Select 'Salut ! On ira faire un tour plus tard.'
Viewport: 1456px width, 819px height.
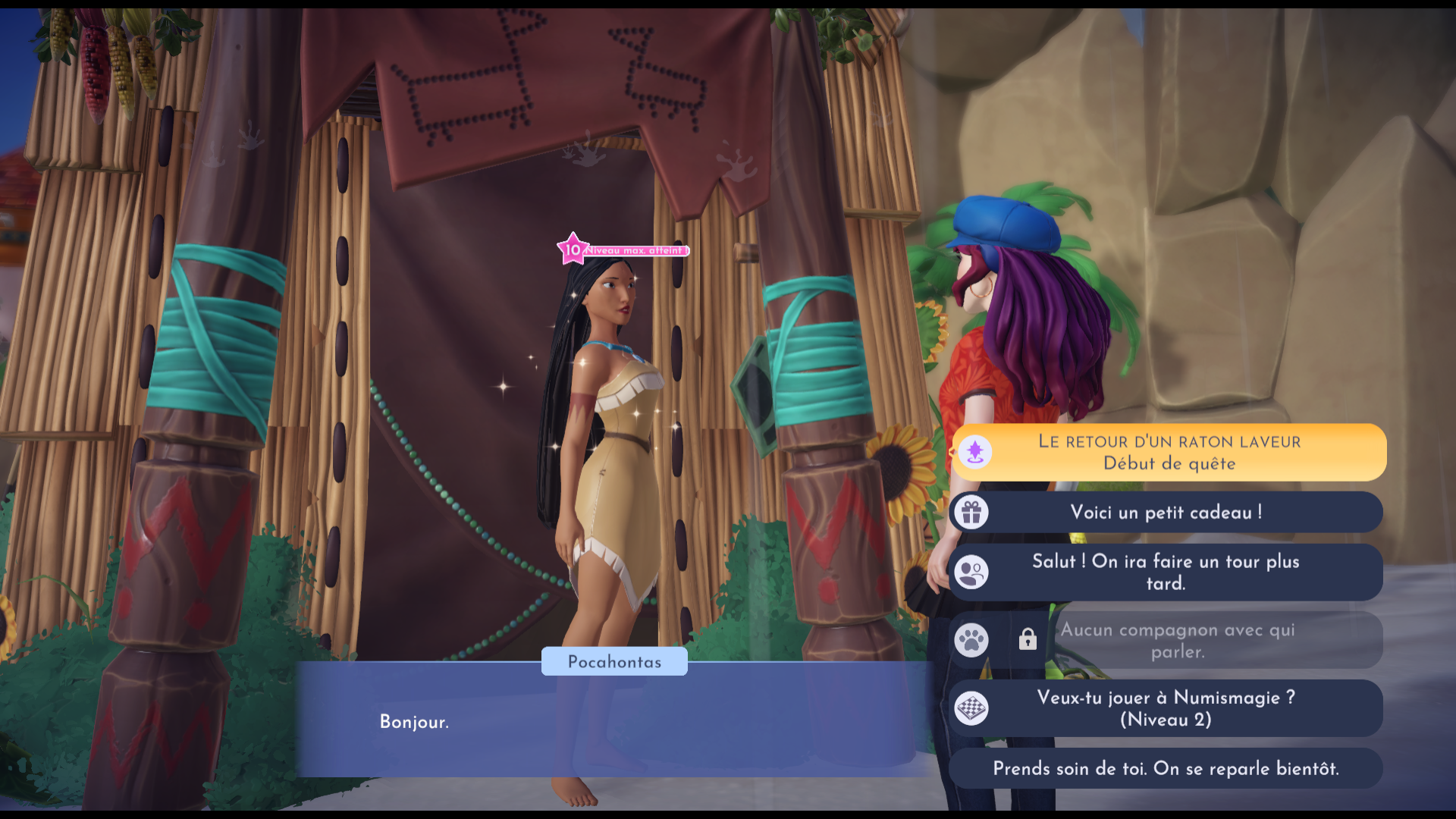coord(1166,573)
